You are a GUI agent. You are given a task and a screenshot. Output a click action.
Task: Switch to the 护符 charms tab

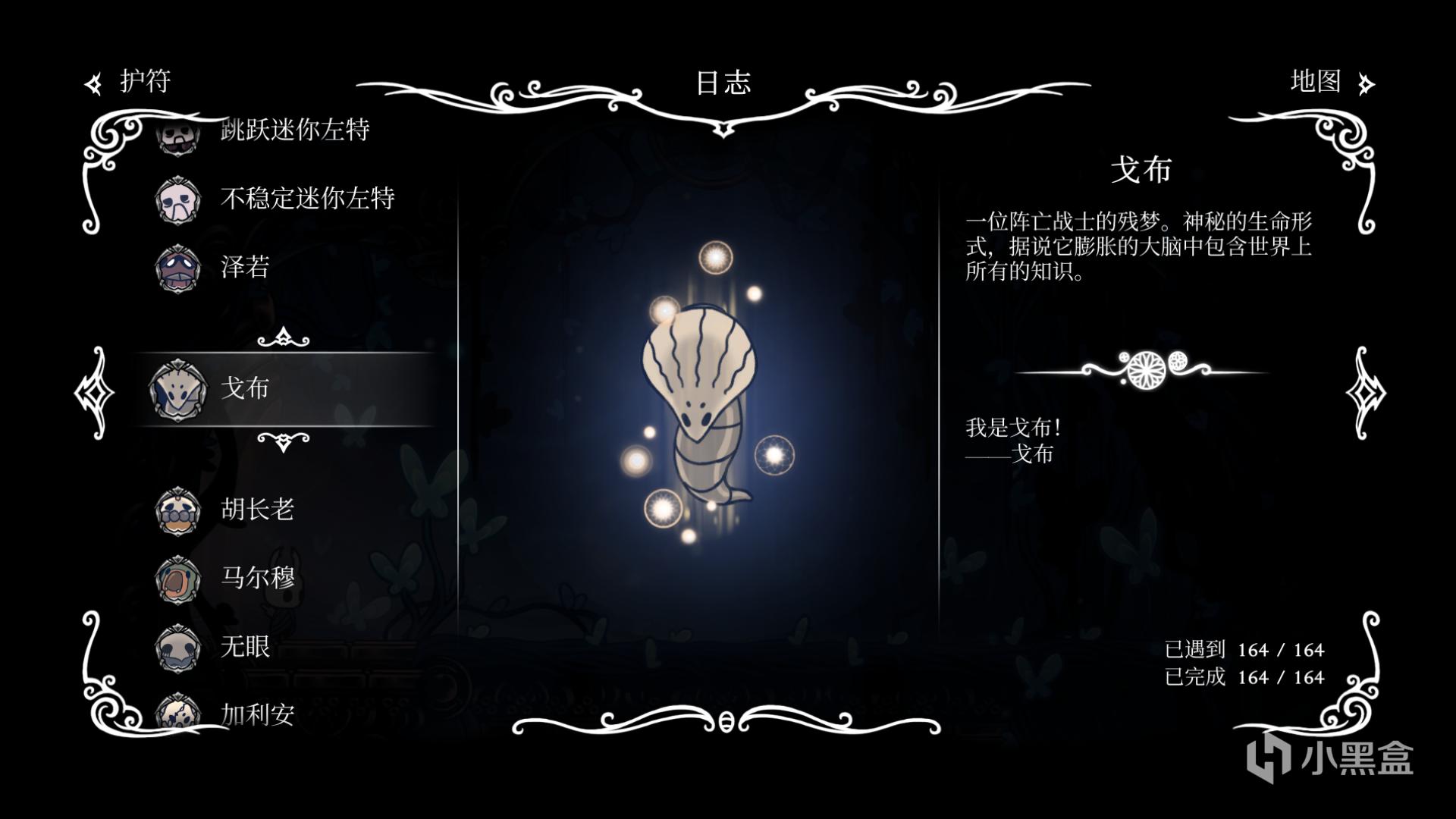coord(130,82)
